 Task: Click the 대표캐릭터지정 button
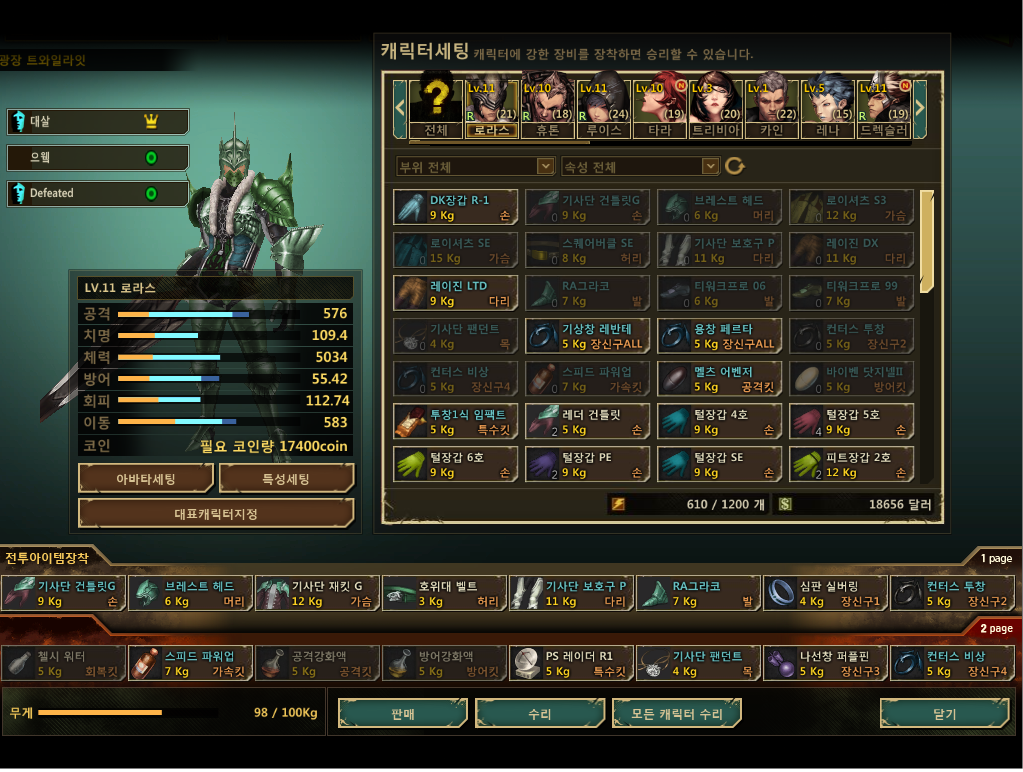point(216,513)
